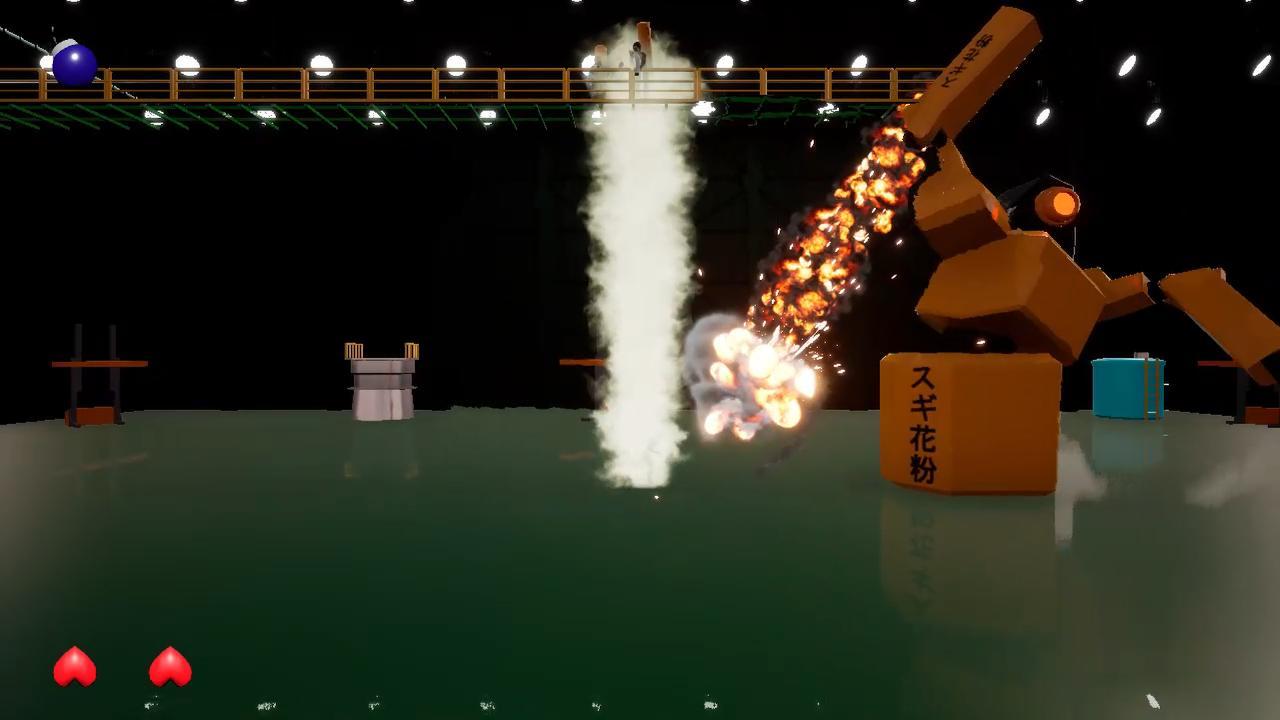This screenshot has height=720, width=1280.
Task: Click the second red heart health icon
Action: click(x=168, y=665)
